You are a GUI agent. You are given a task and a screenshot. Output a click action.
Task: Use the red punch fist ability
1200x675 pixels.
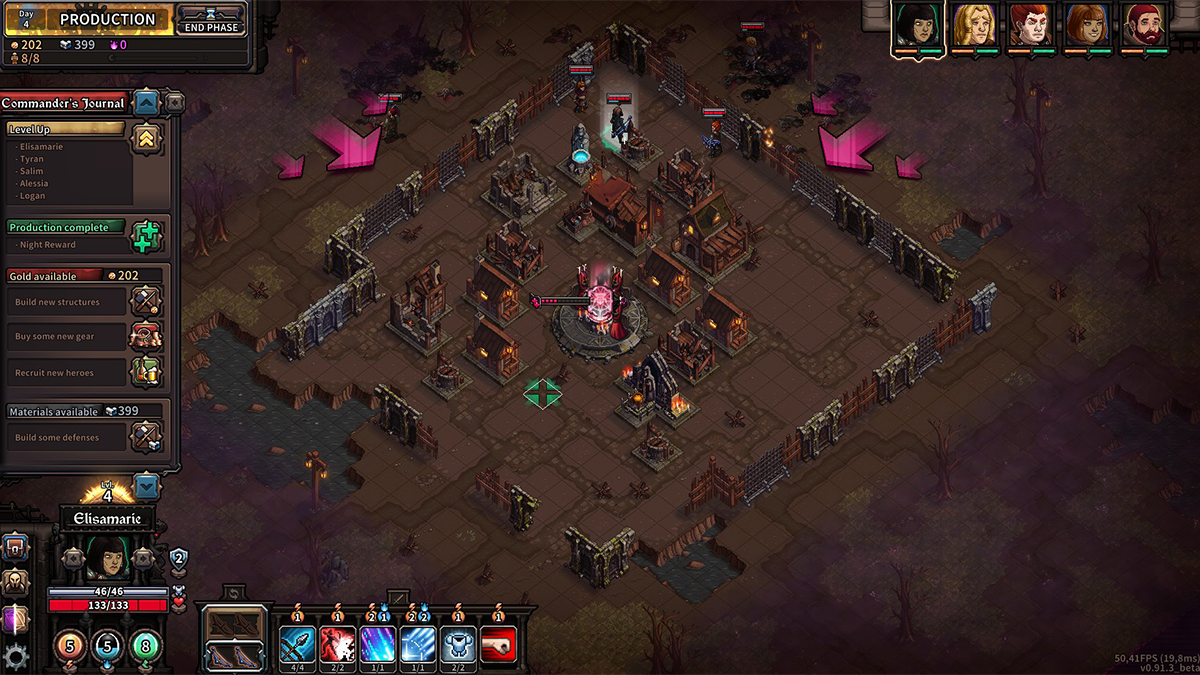(499, 643)
